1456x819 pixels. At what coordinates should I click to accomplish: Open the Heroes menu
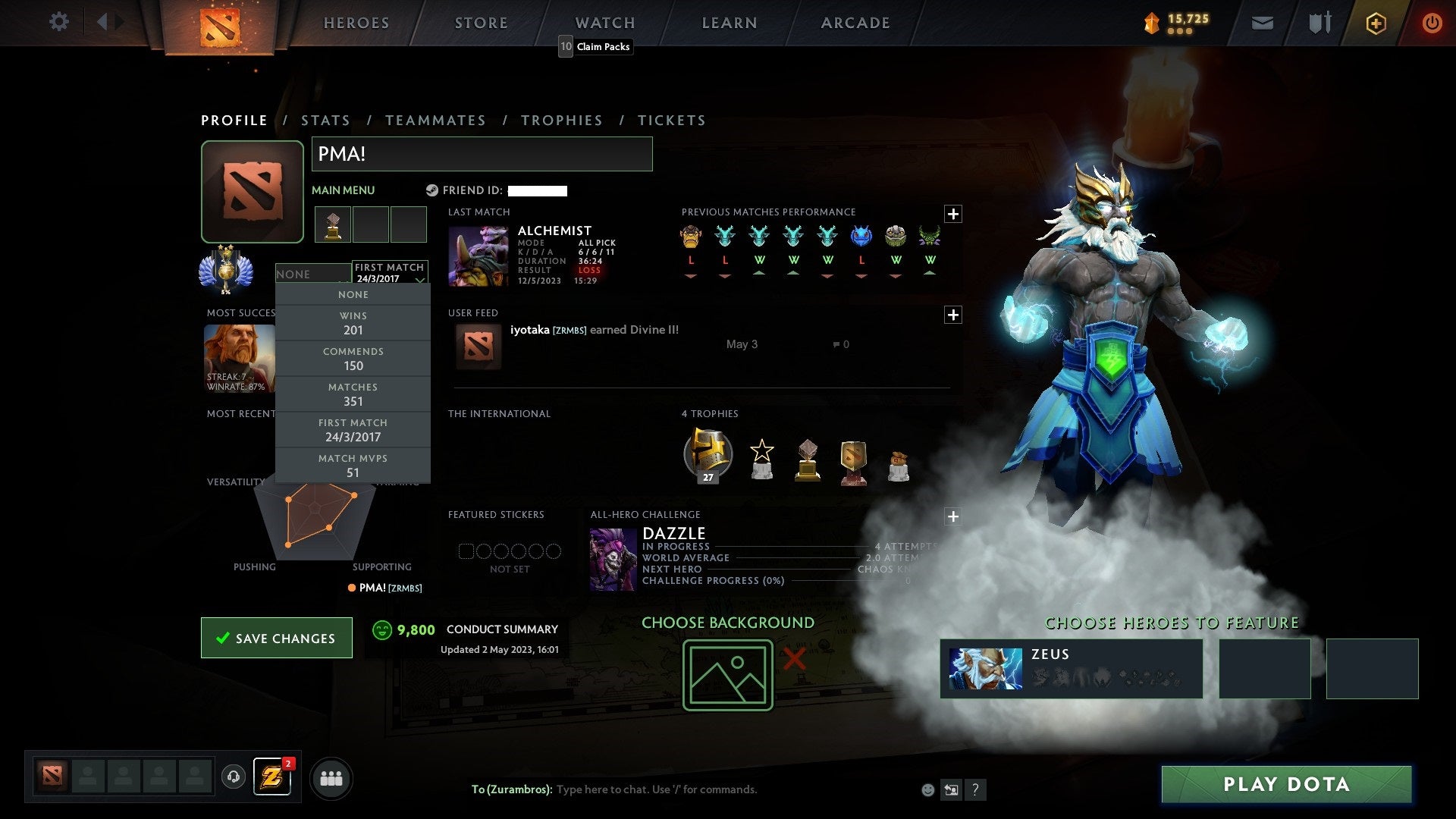[356, 23]
